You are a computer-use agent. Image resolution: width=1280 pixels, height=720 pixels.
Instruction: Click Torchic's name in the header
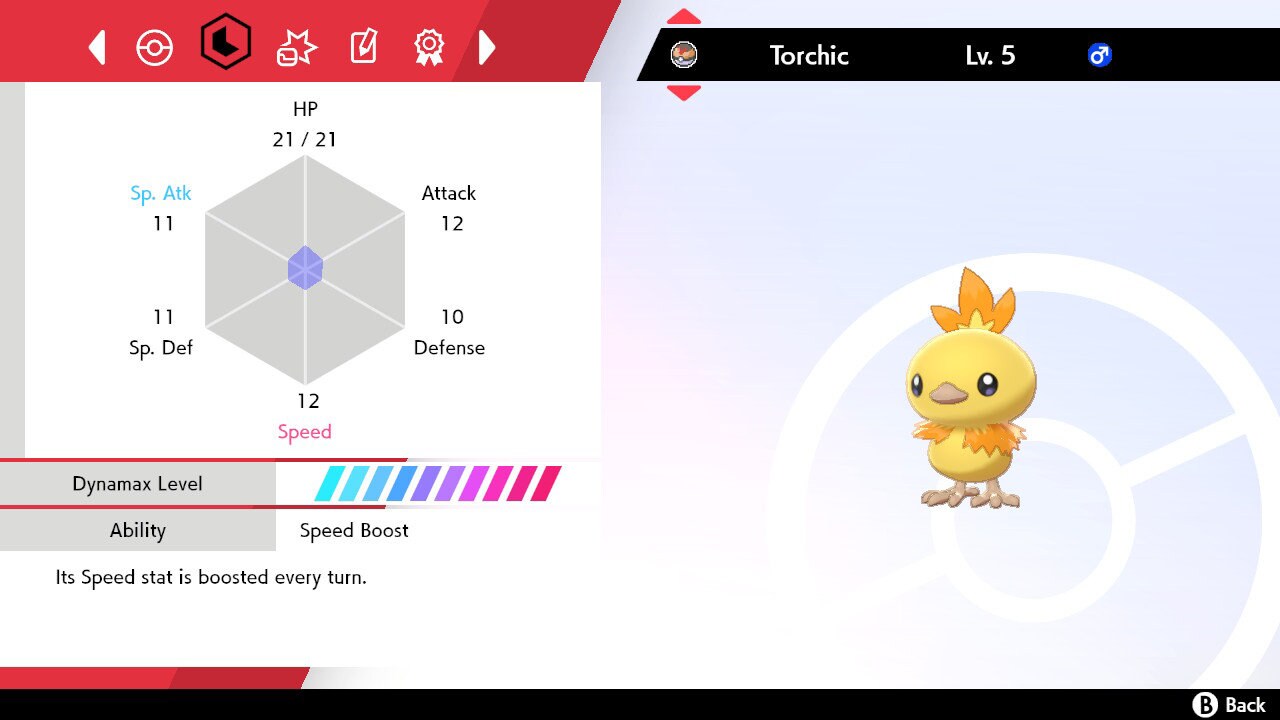click(809, 56)
